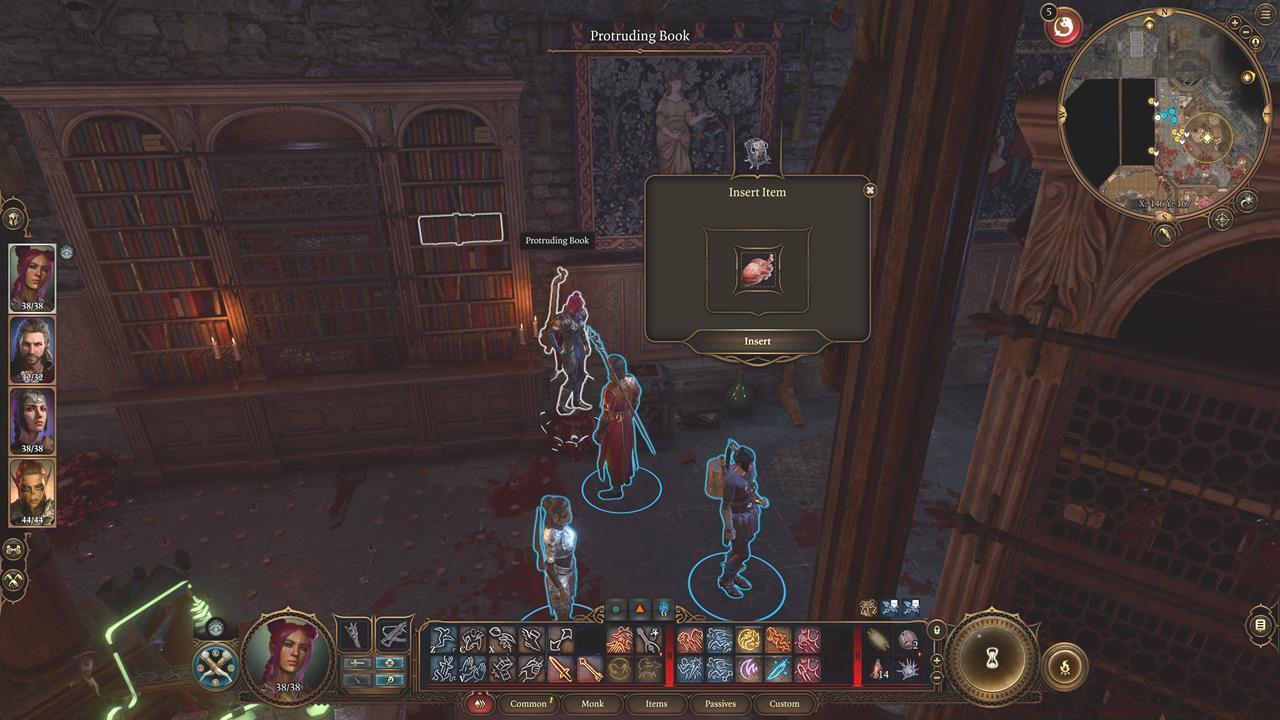1280x720 pixels.
Task: Click the red toggle left of Common tab
Action: 479,704
